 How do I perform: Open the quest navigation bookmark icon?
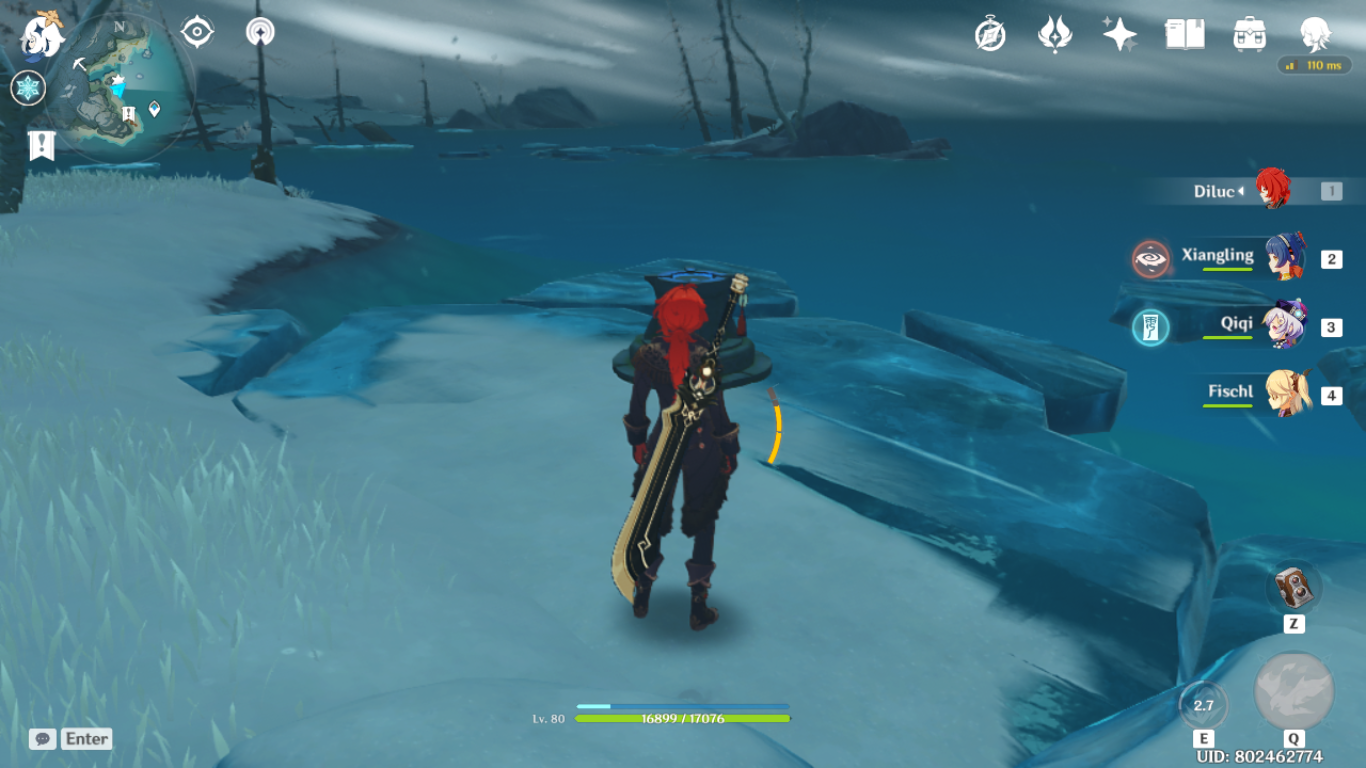(x=41, y=145)
